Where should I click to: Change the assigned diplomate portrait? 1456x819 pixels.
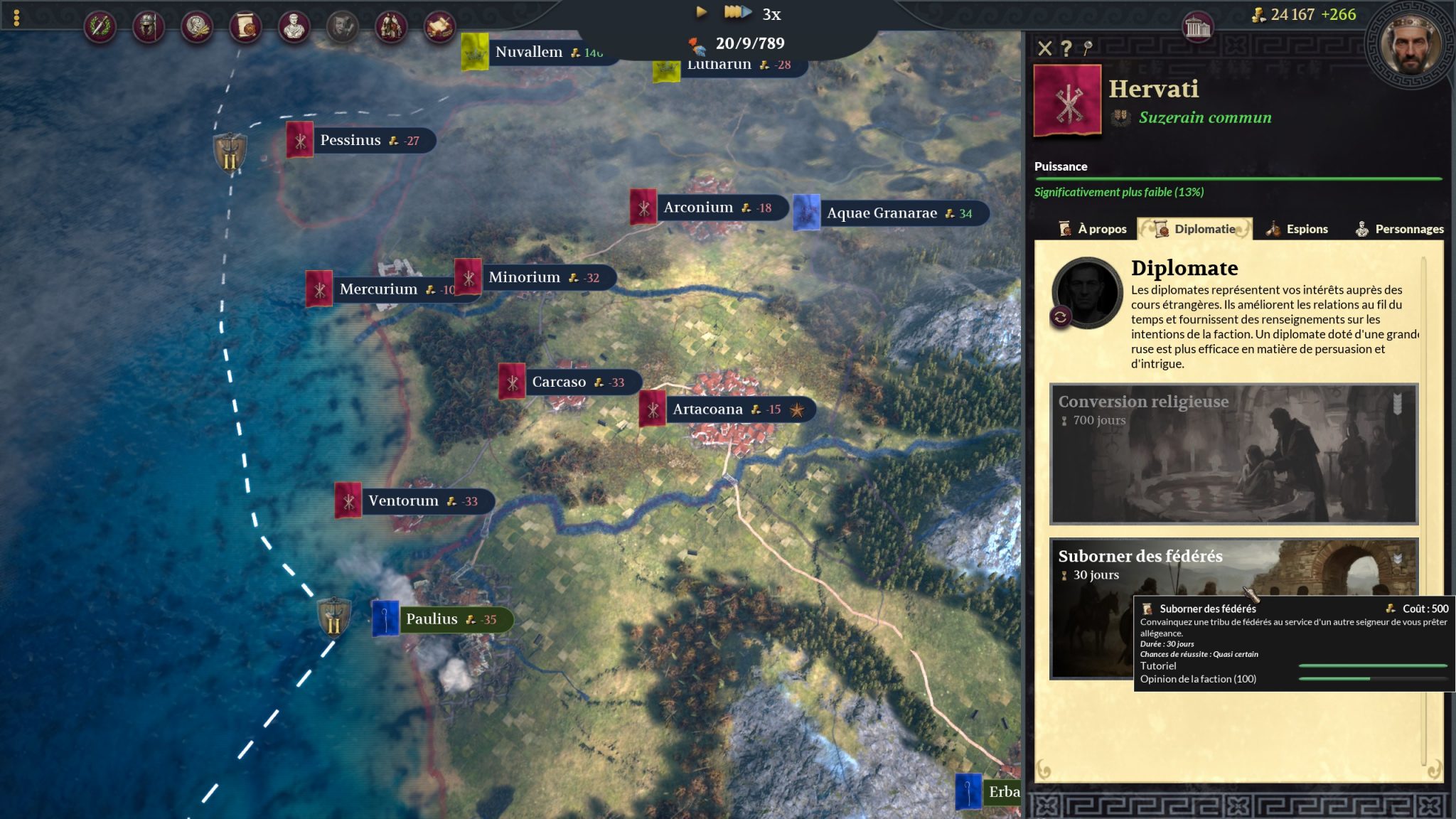tap(1060, 317)
